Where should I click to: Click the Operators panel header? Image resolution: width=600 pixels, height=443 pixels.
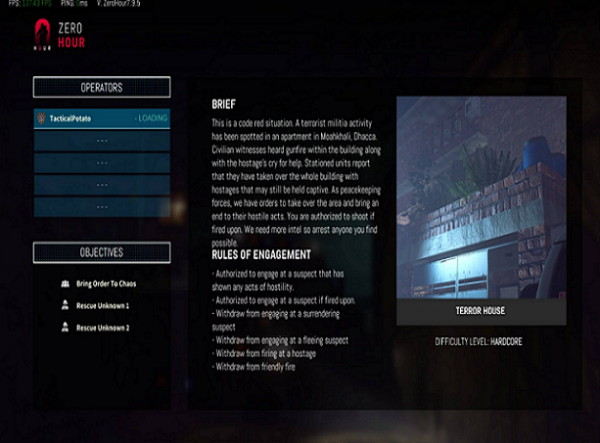pyautogui.click(x=101, y=87)
